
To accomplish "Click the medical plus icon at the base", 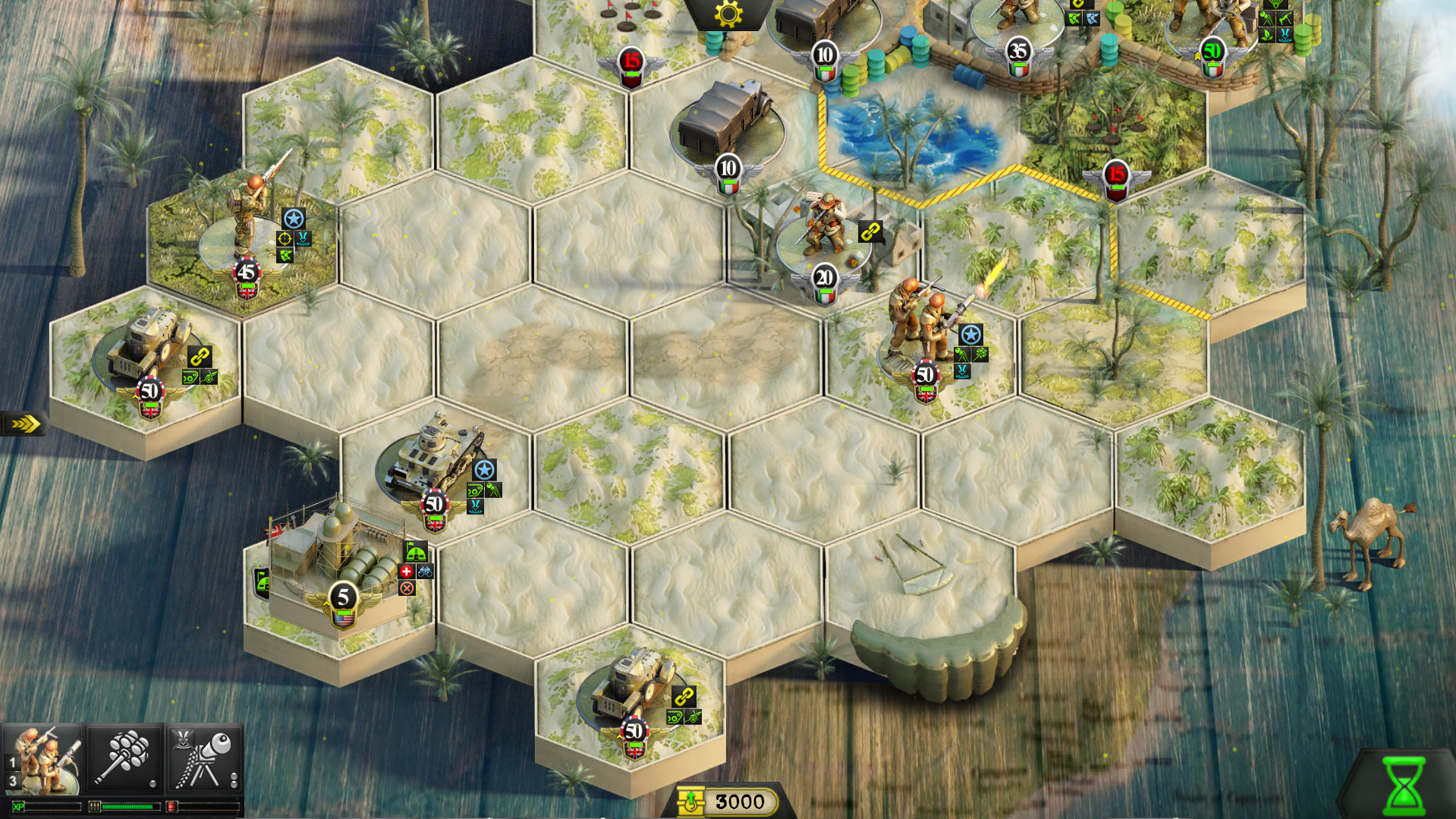I will point(407,571).
